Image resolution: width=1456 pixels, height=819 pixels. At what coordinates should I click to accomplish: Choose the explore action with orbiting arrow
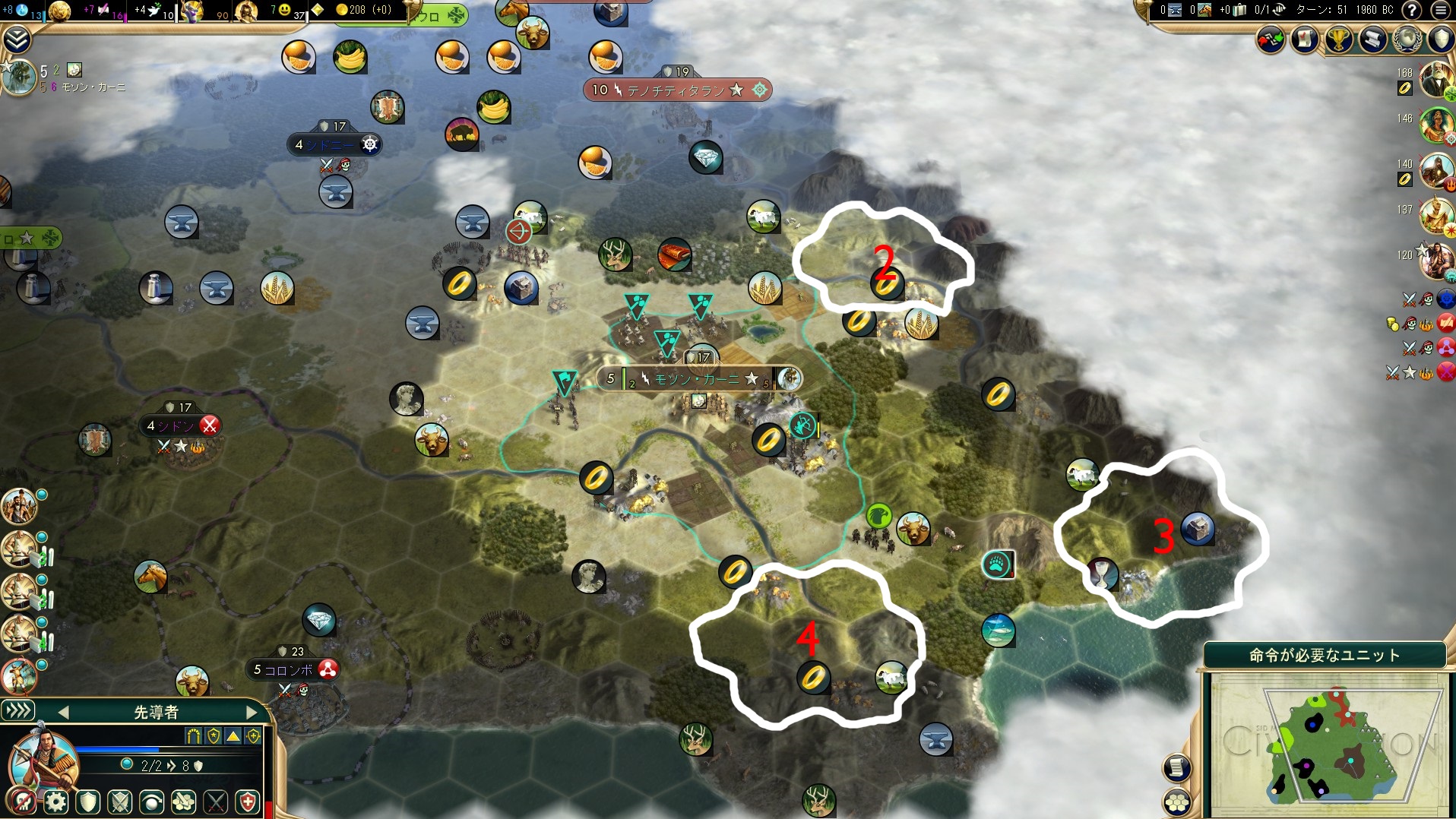152,802
